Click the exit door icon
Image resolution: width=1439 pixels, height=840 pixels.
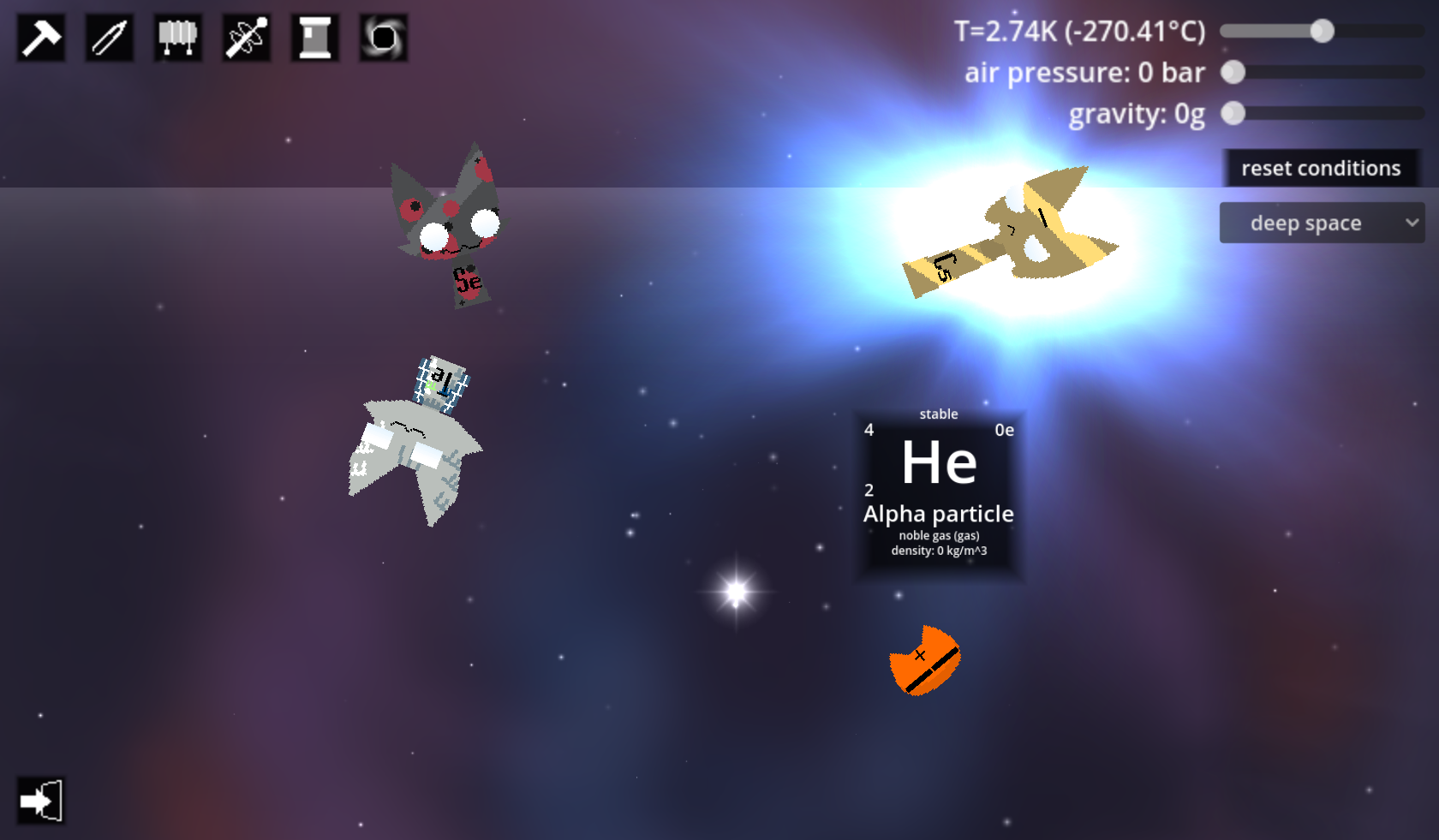[x=40, y=799]
